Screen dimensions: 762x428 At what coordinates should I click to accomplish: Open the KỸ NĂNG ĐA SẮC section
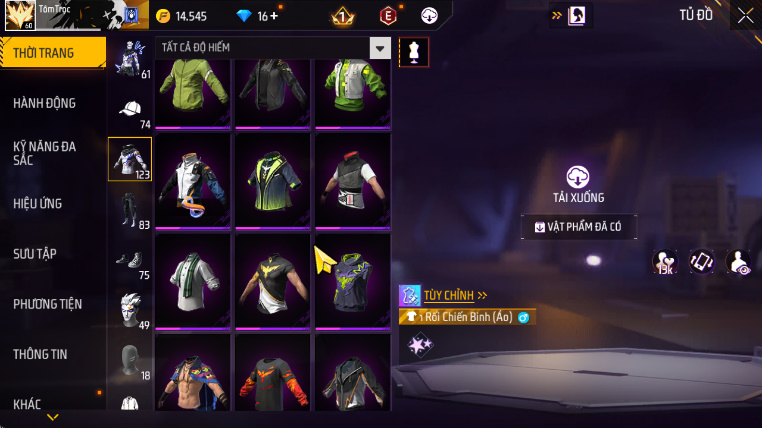click(45, 153)
